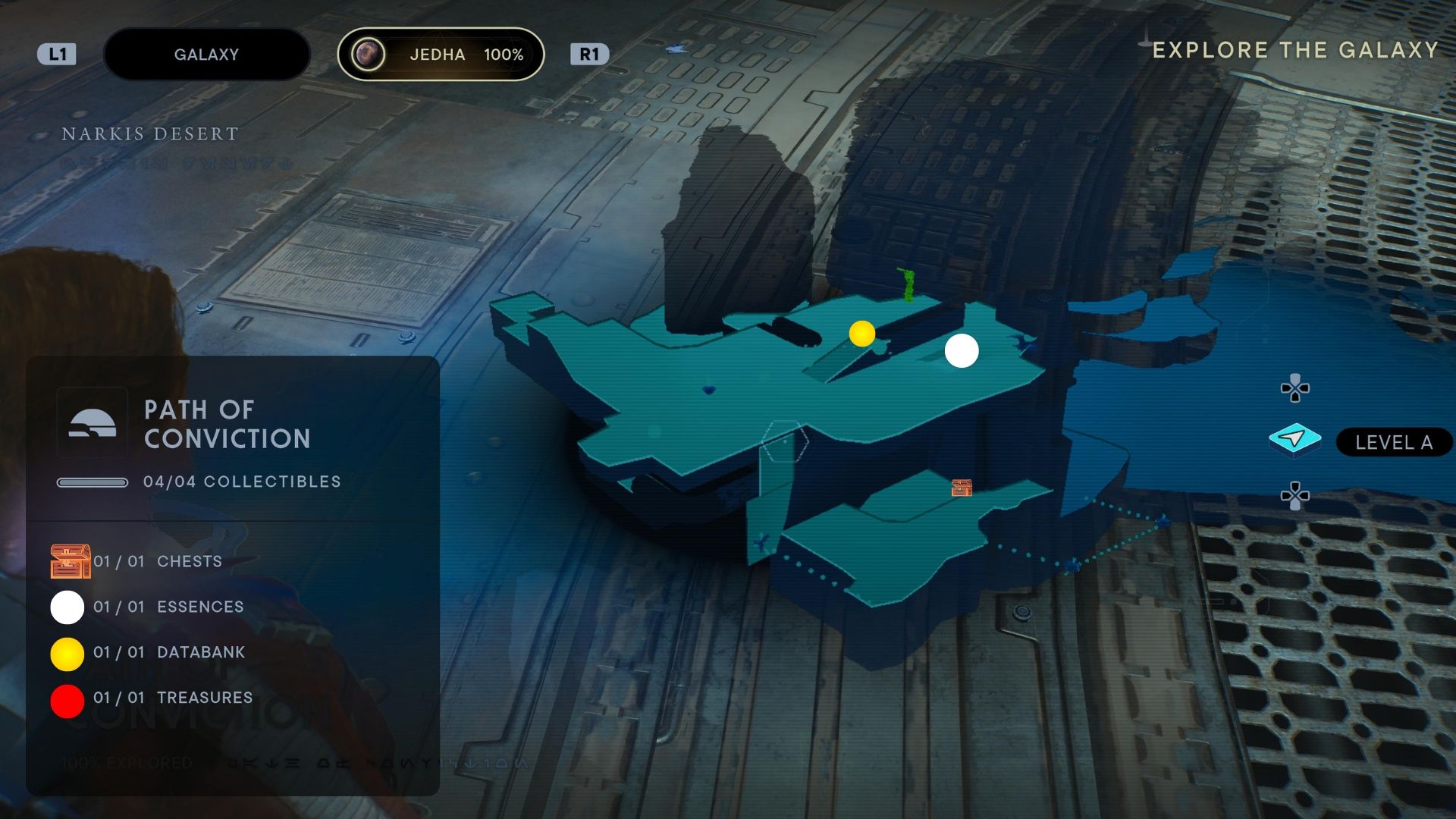Toggle the Essences filter in the legend
1456x819 pixels.
coord(67,607)
